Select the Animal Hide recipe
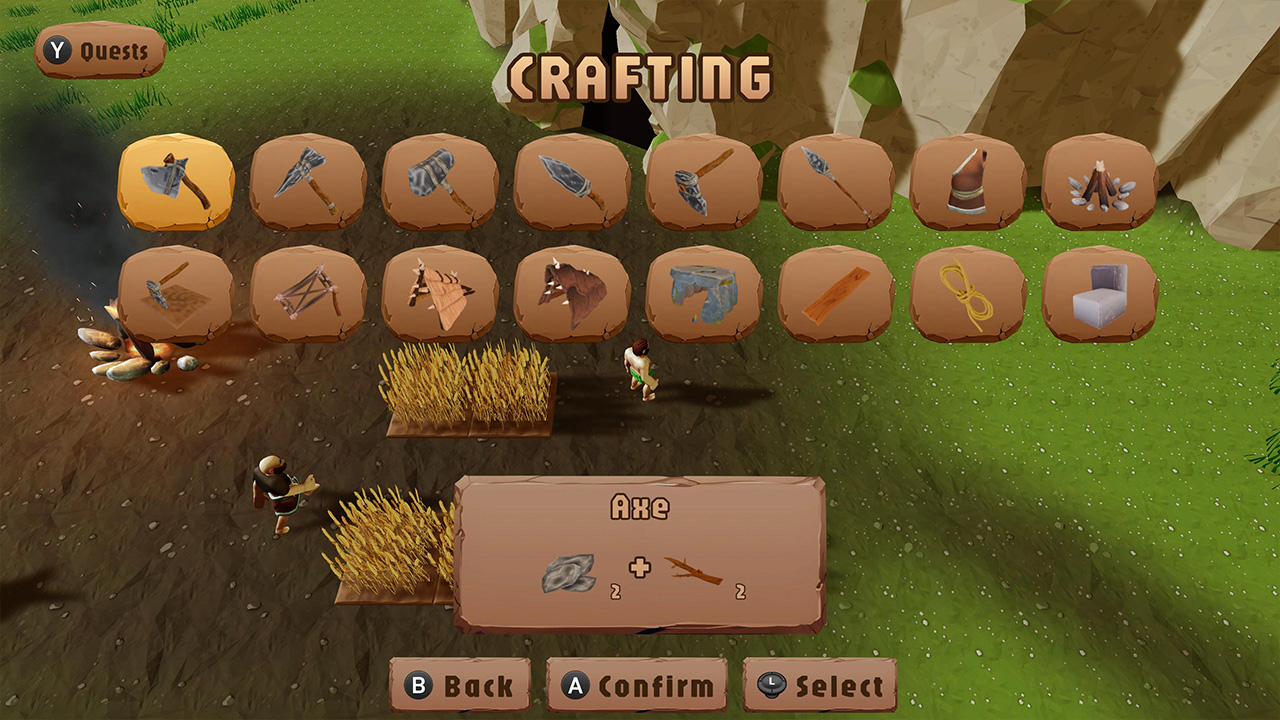1280x720 pixels. (x=572, y=292)
